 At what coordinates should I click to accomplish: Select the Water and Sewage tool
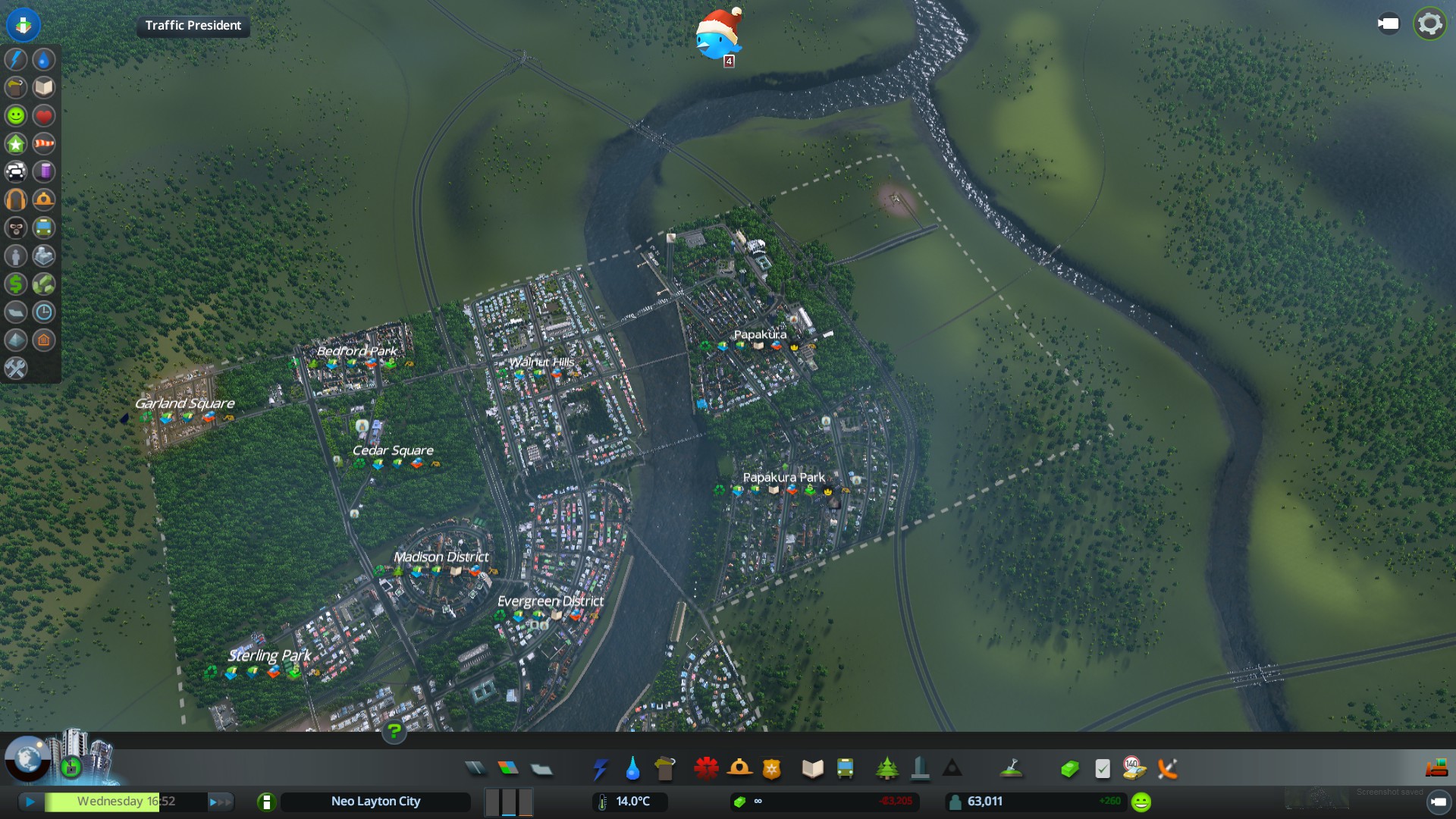(x=632, y=769)
